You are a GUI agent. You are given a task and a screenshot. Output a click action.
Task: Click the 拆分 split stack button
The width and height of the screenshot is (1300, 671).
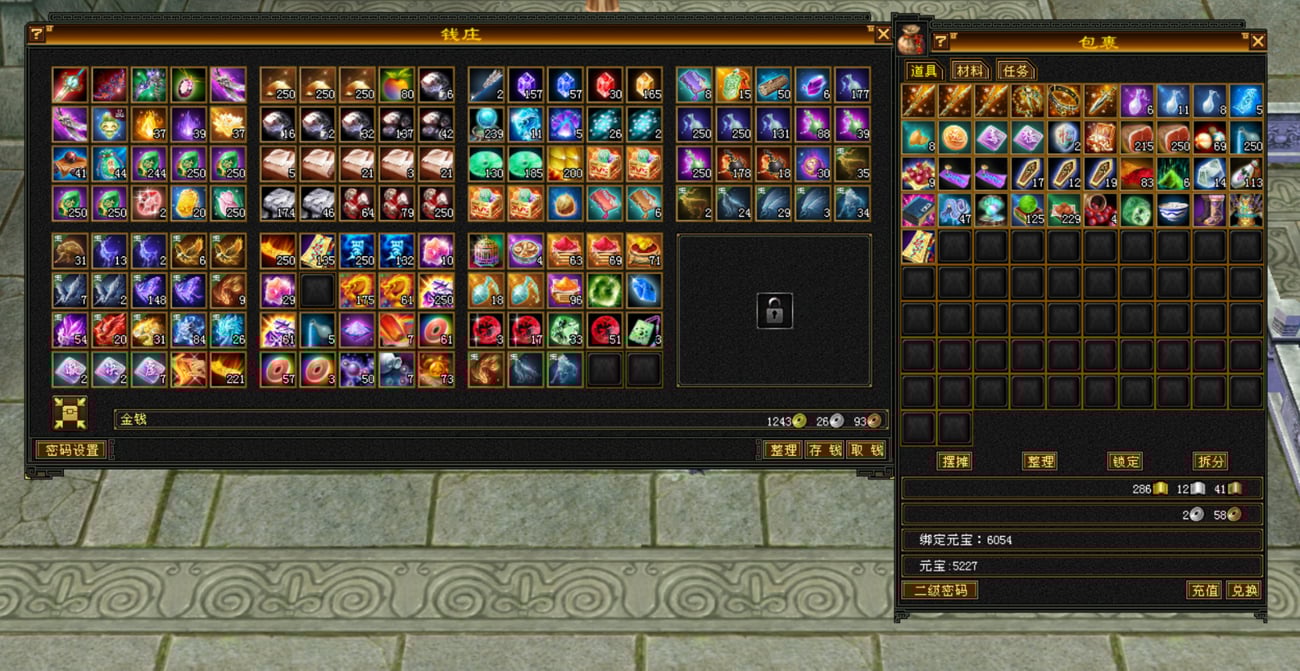coord(1210,461)
